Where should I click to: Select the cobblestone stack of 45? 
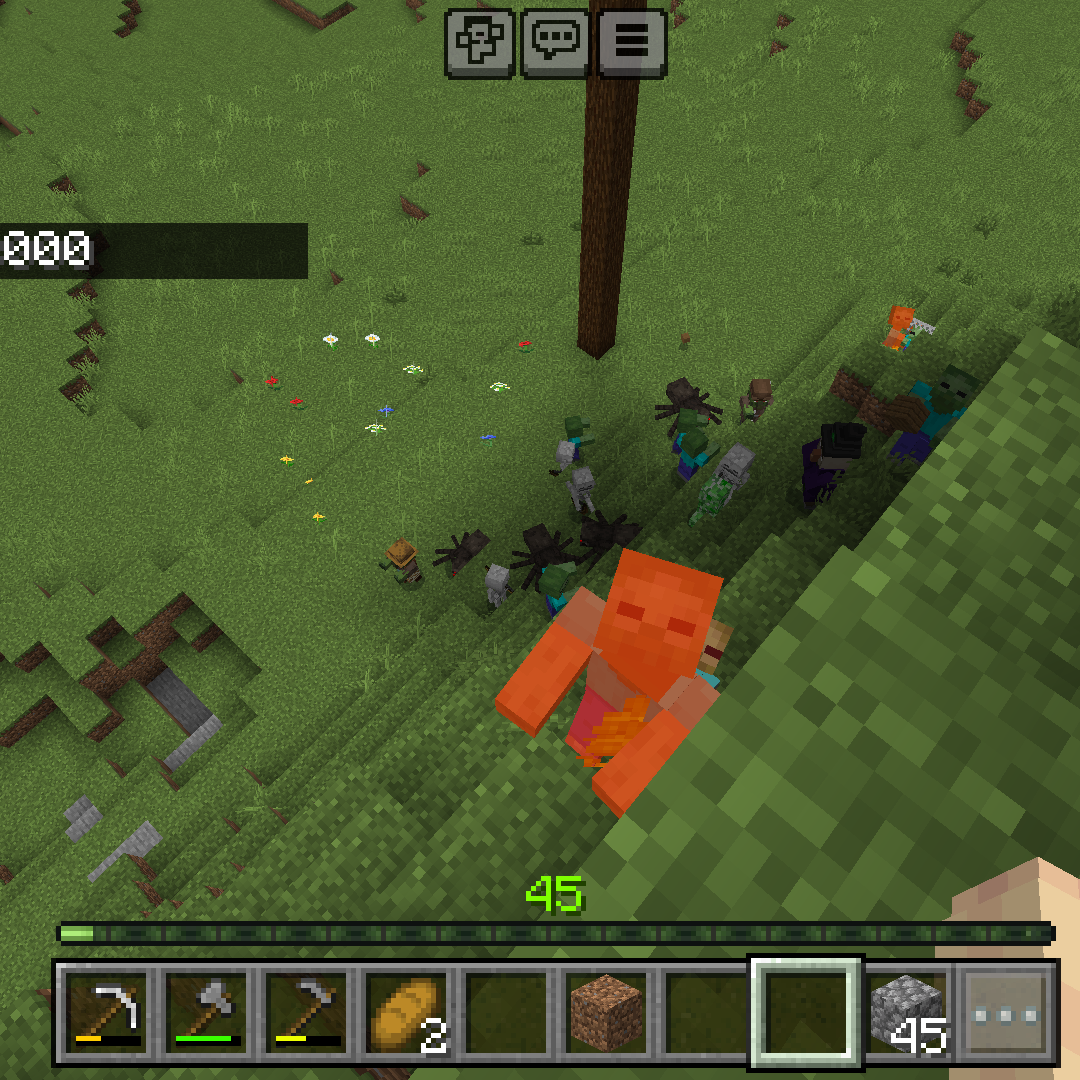907,1011
